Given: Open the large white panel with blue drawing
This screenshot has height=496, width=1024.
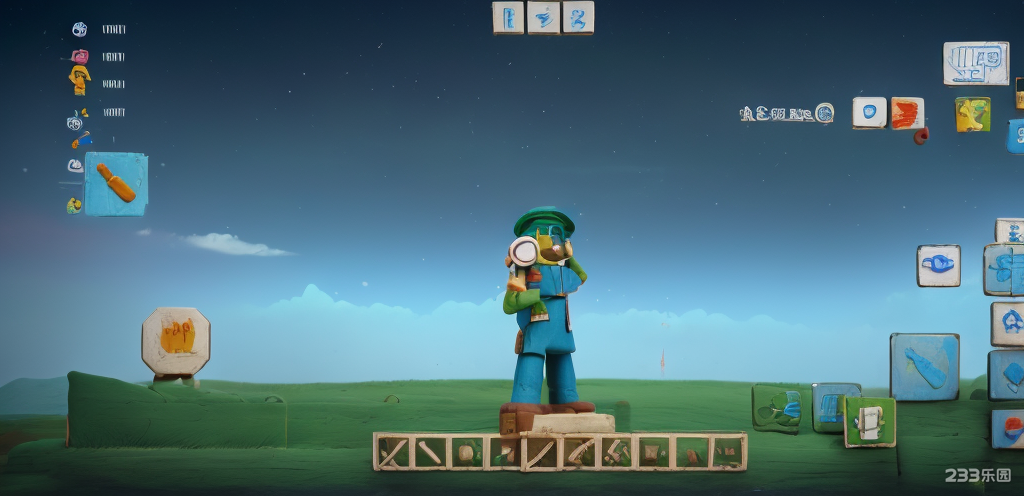Looking at the screenshot, I should (975, 63).
